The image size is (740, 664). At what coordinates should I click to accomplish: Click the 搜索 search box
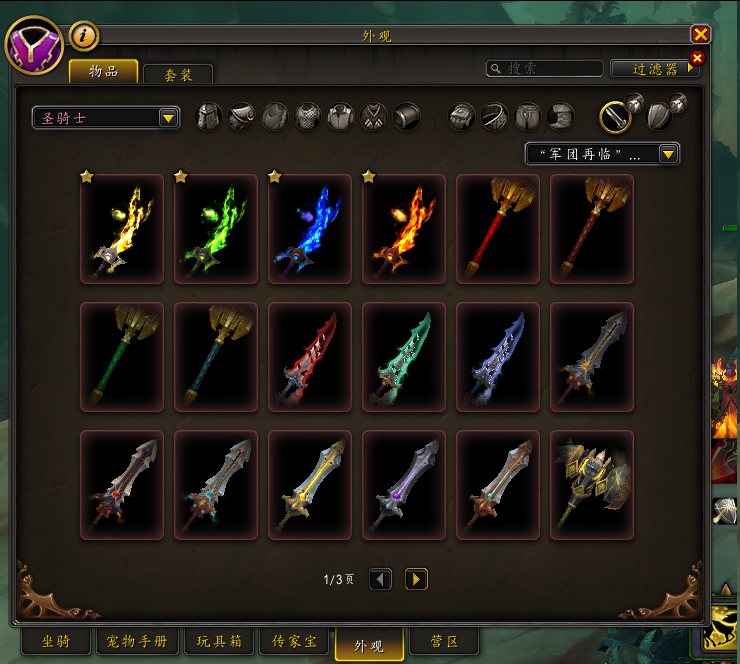[x=545, y=69]
